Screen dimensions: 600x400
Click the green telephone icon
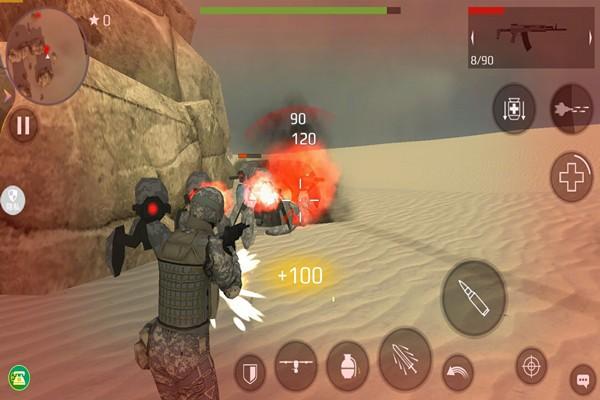coord(18,377)
